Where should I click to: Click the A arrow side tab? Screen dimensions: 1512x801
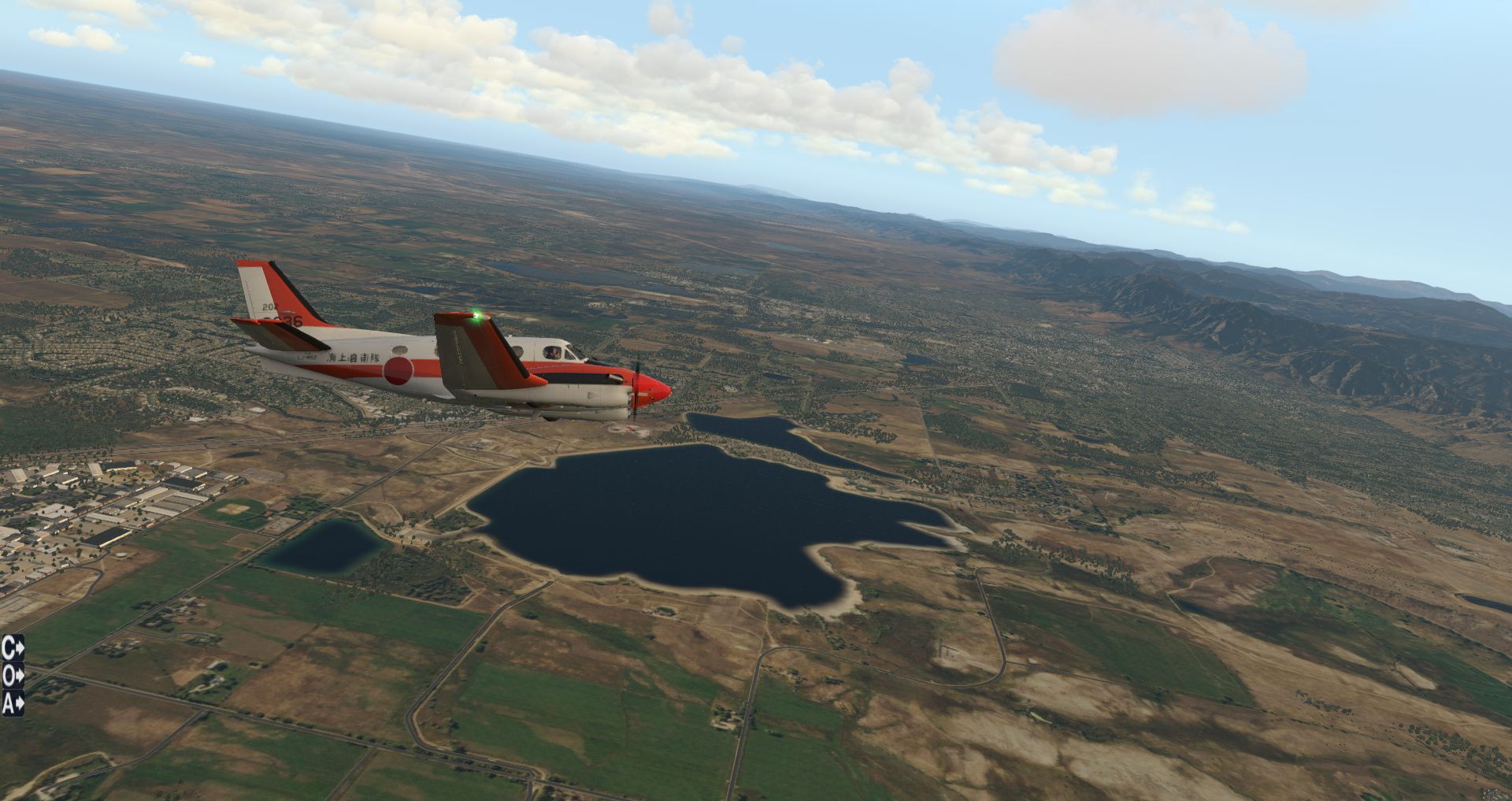tap(13, 703)
